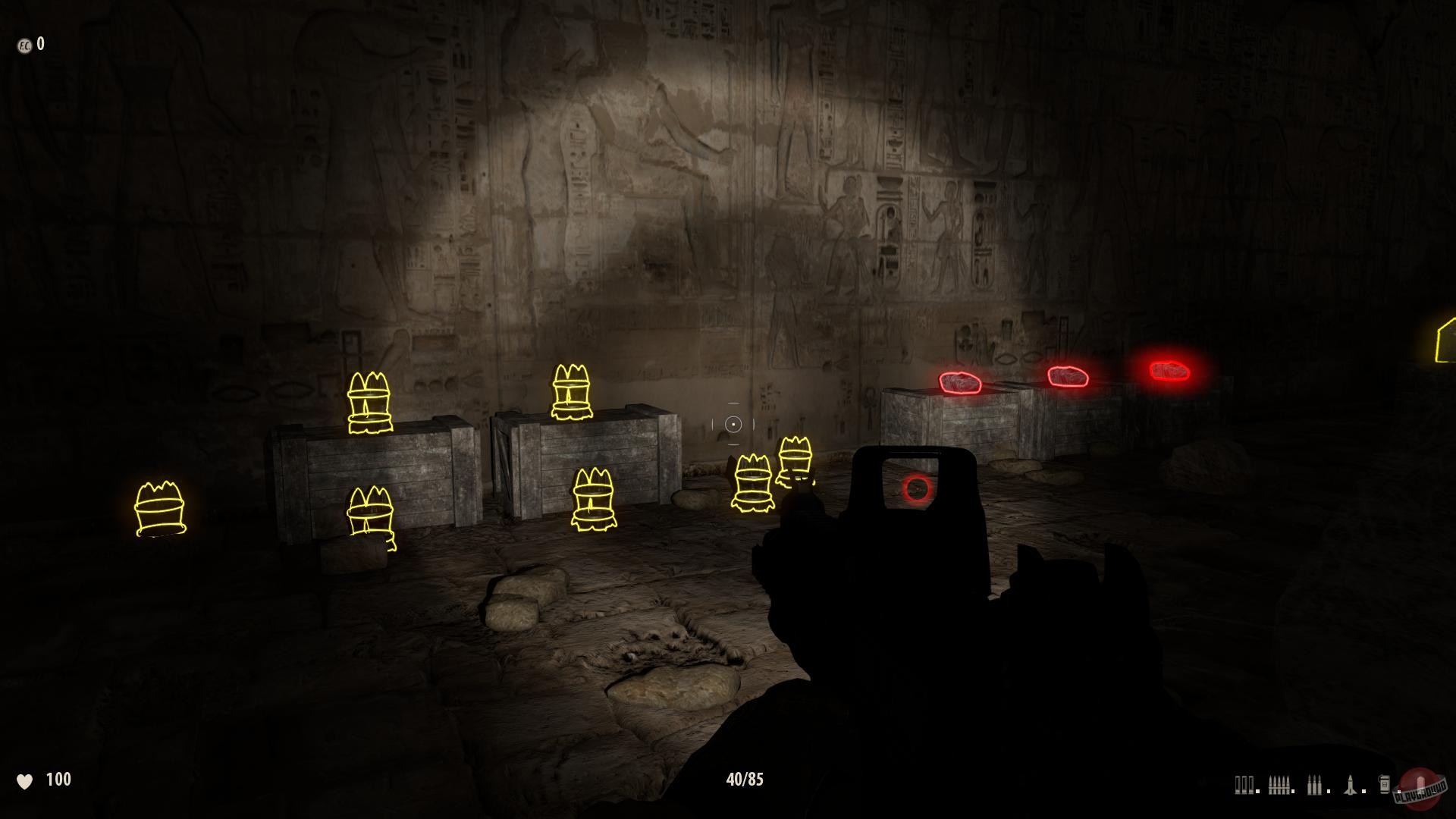Click the red holographic sight reticle
Viewport: 1456px width, 819px height.
(x=917, y=489)
